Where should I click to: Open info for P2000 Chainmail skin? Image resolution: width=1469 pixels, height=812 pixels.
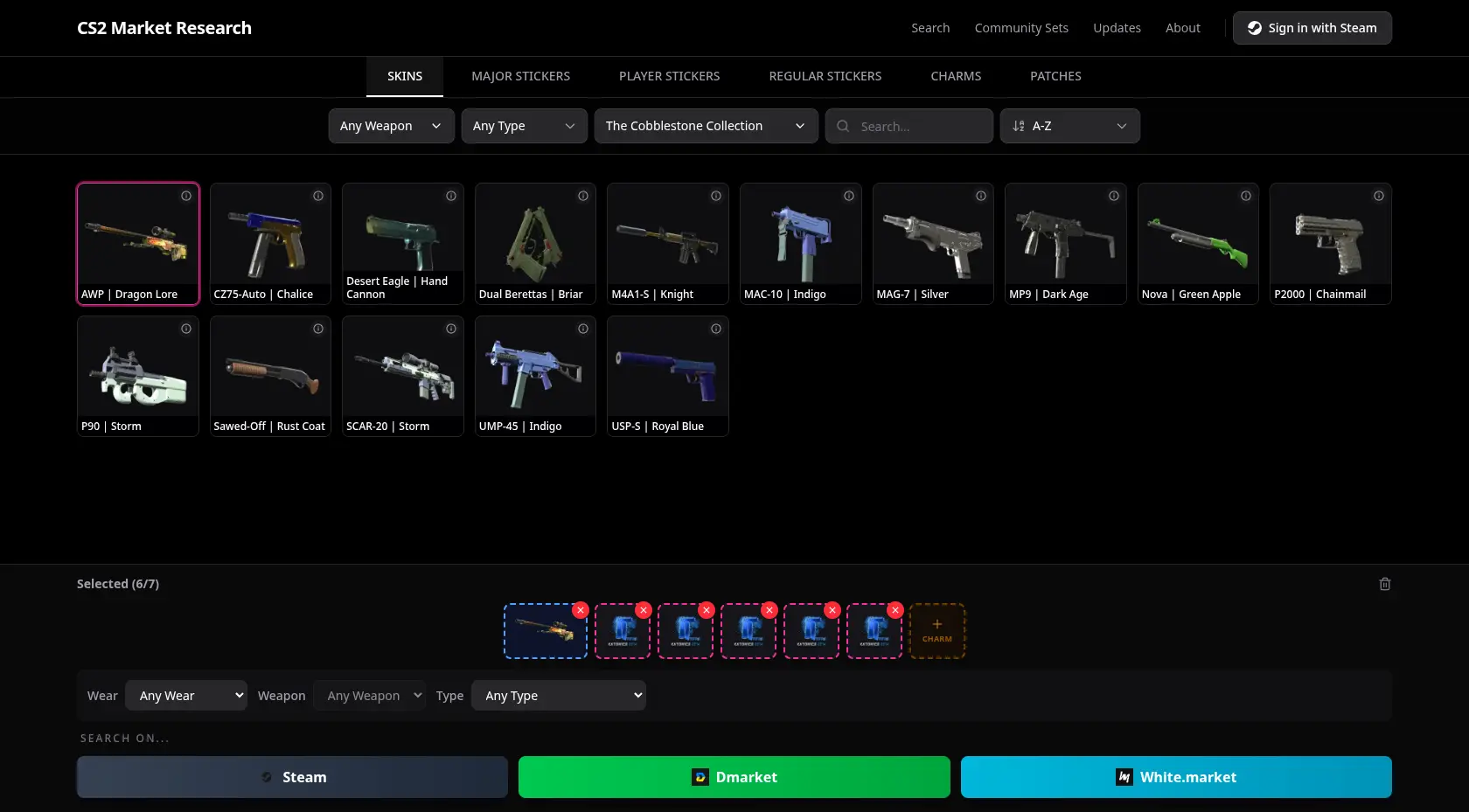(1379, 196)
